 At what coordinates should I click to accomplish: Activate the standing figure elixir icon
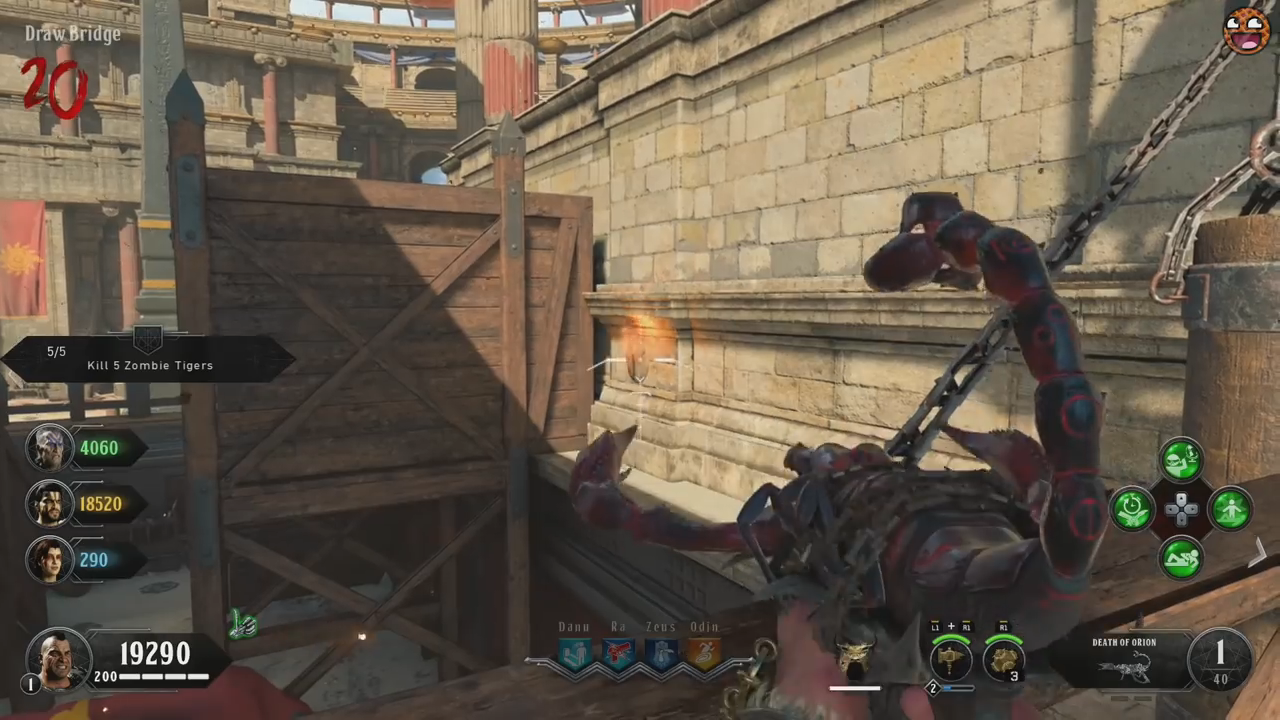point(1229,509)
